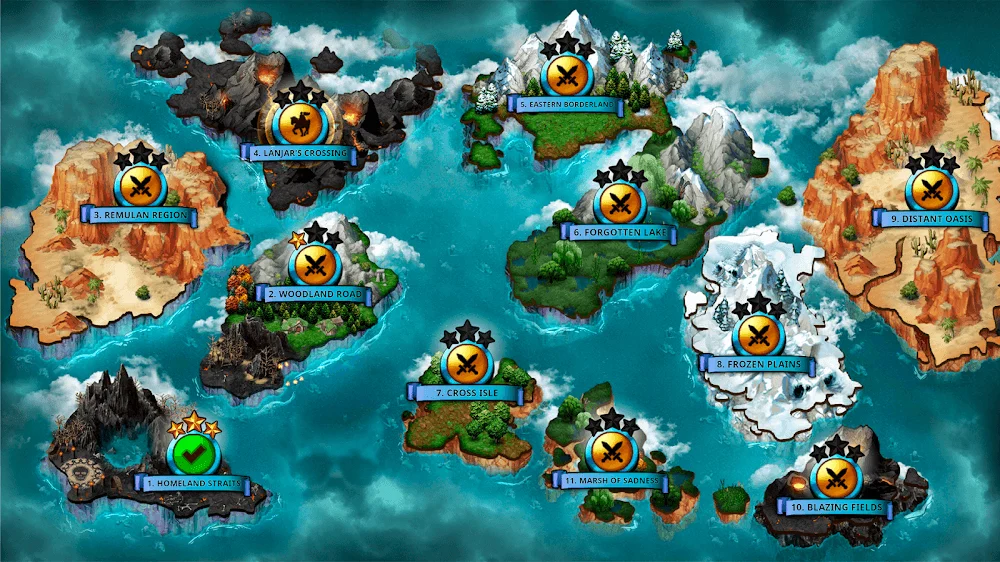Open the Forgotten Lake level
Screen dimensions: 1000x562
[619, 203]
